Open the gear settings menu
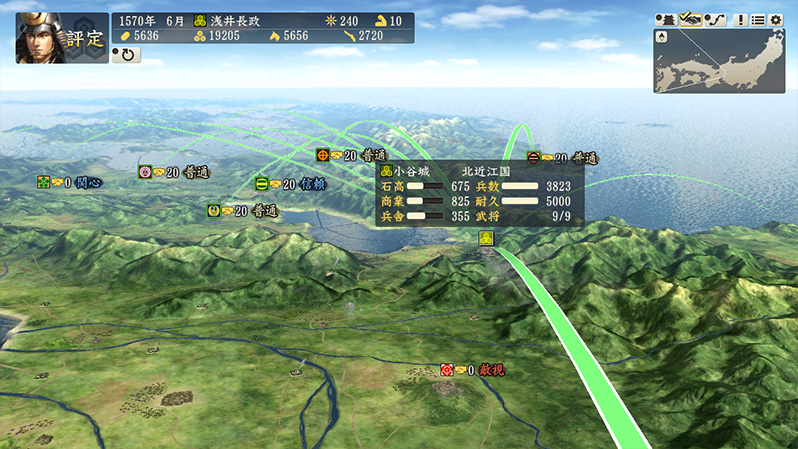 pos(776,19)
